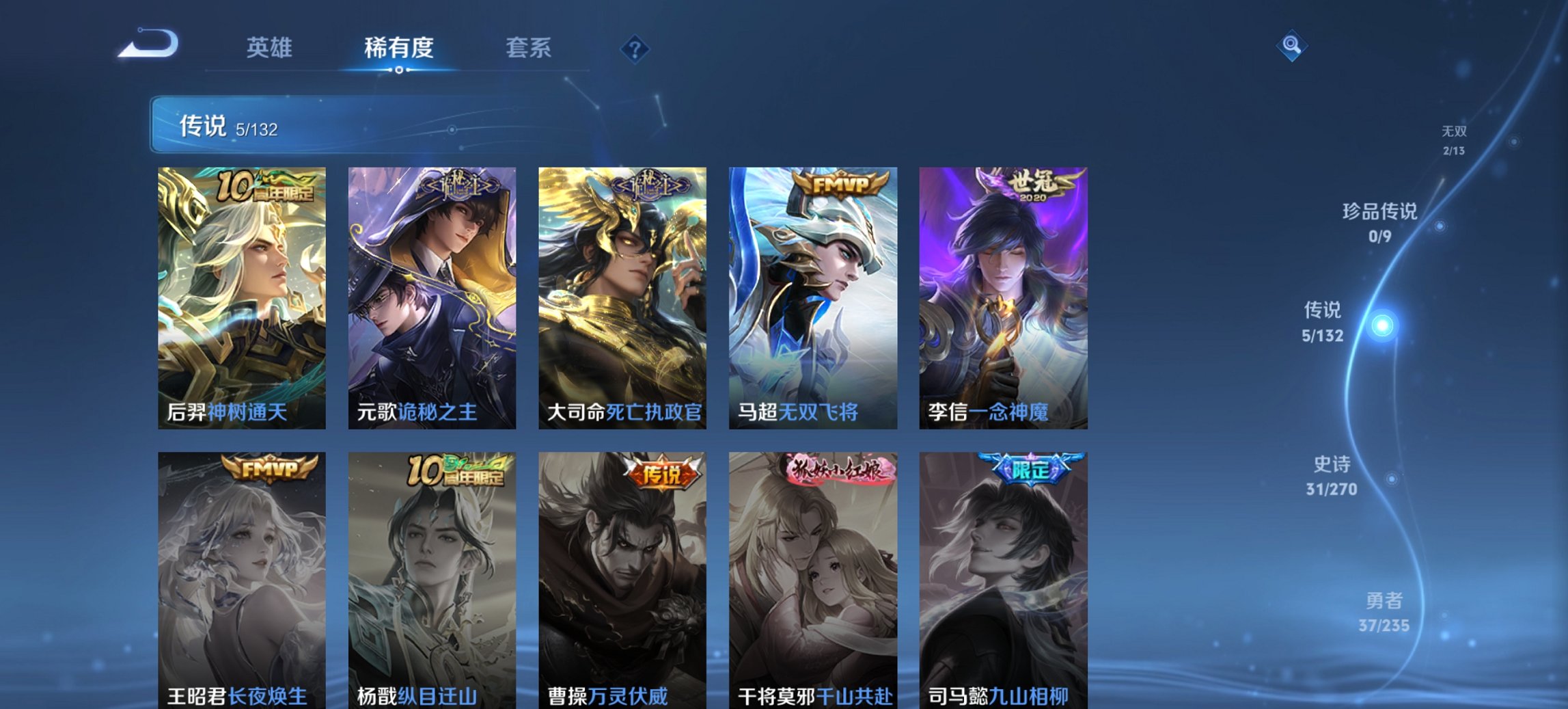Open the search magnifier icon
This screenshot has width=1568, height=709.
coord(1291,45)
